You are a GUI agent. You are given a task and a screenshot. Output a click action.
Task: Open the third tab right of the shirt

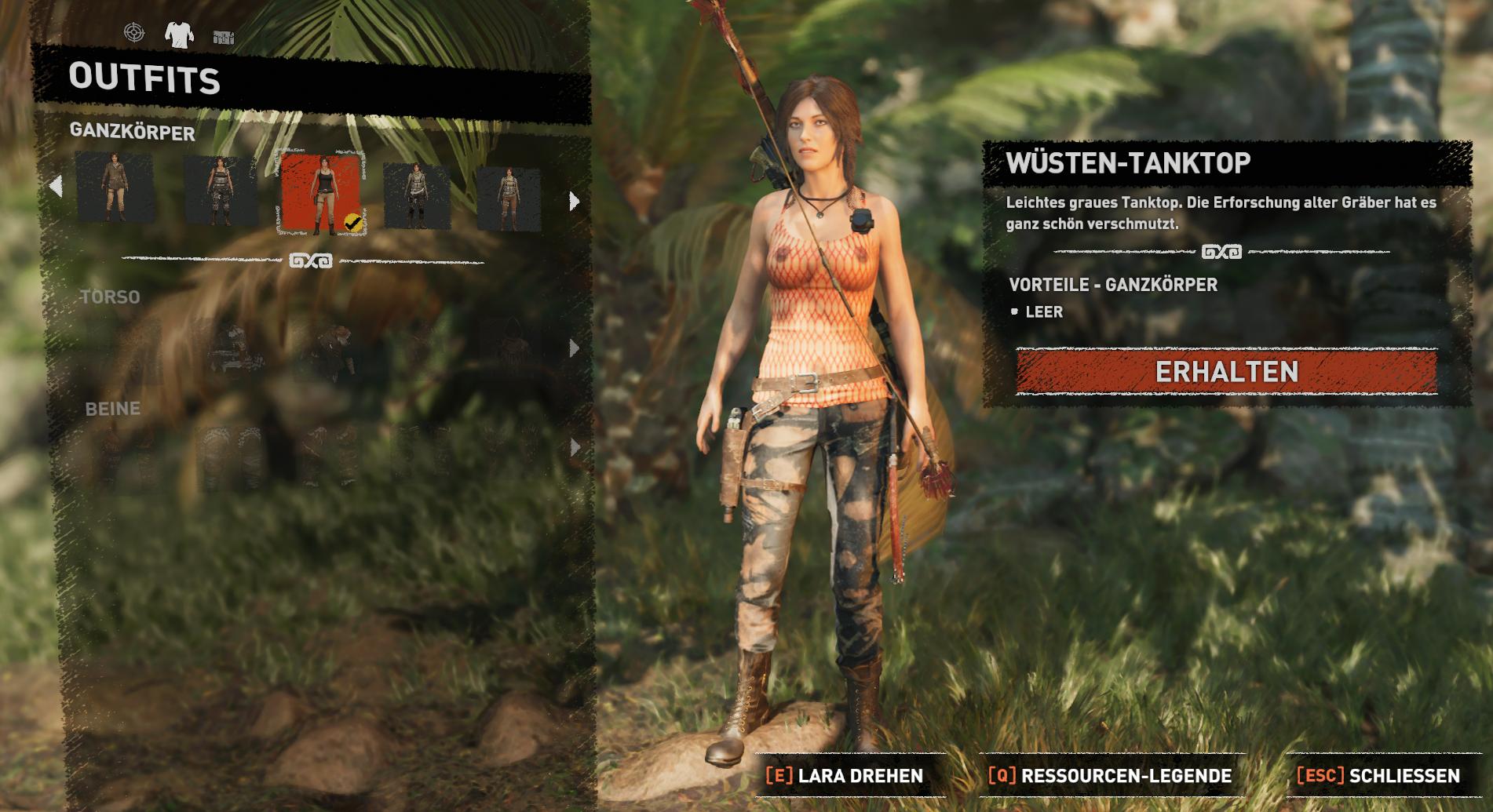(x=224, y=37)
